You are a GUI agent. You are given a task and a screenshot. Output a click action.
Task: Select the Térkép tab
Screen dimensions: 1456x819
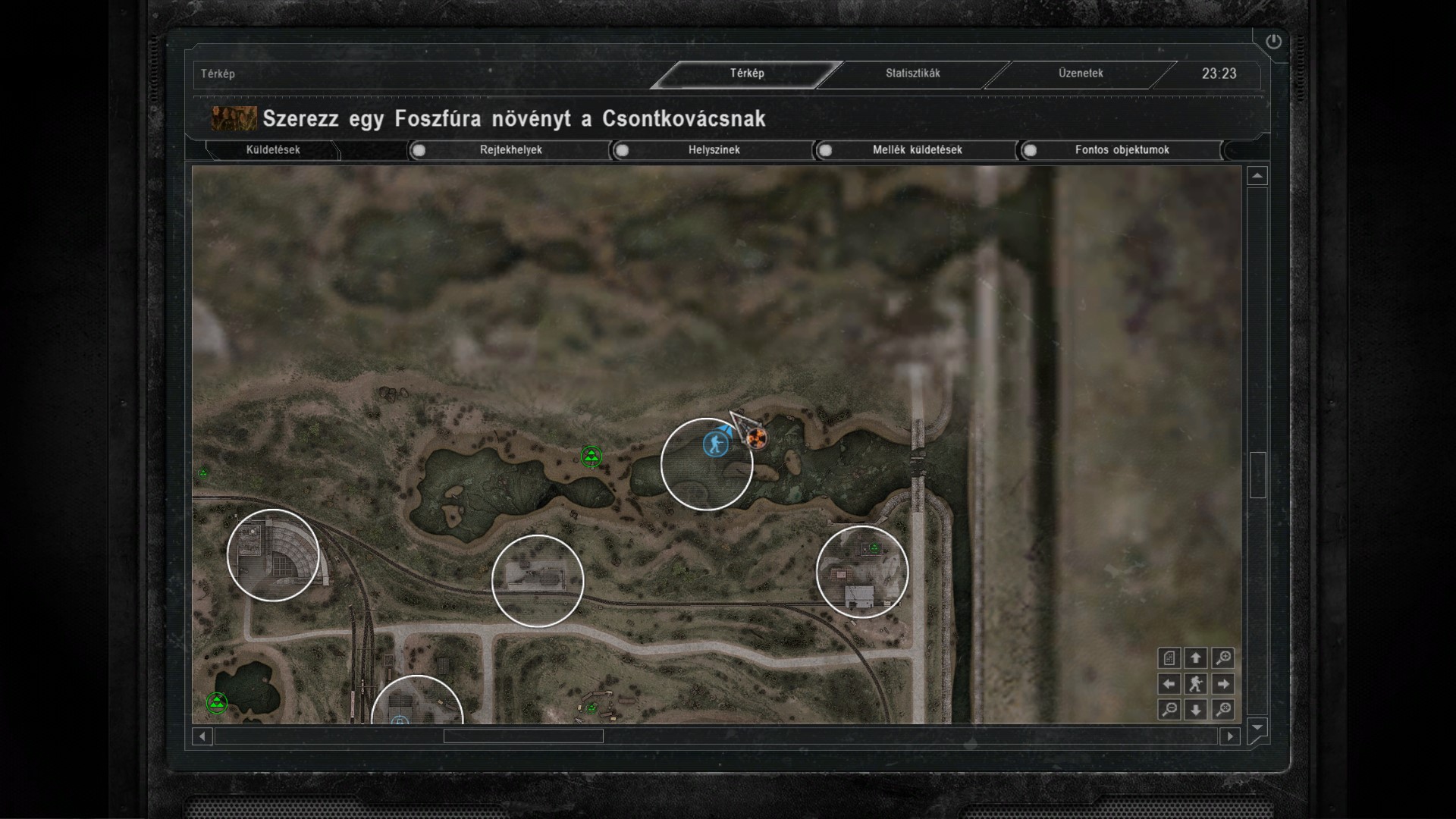point(747,74)
